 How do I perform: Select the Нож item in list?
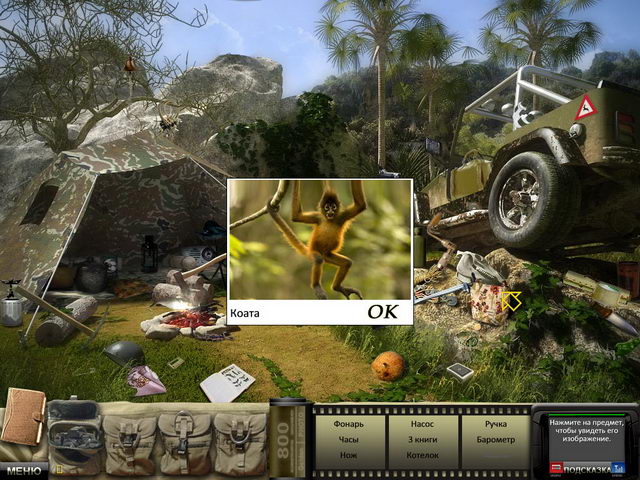[x=348, y=456]
